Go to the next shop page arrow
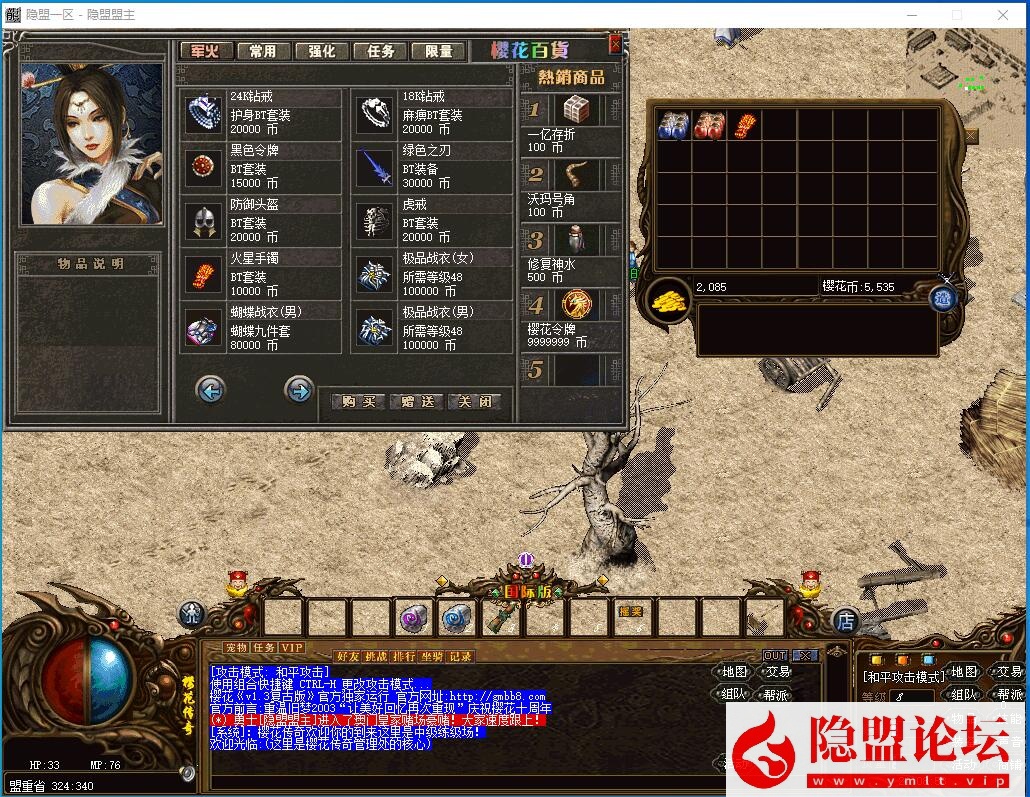Viewport: 1030px width, 797px height. (299, 390)
